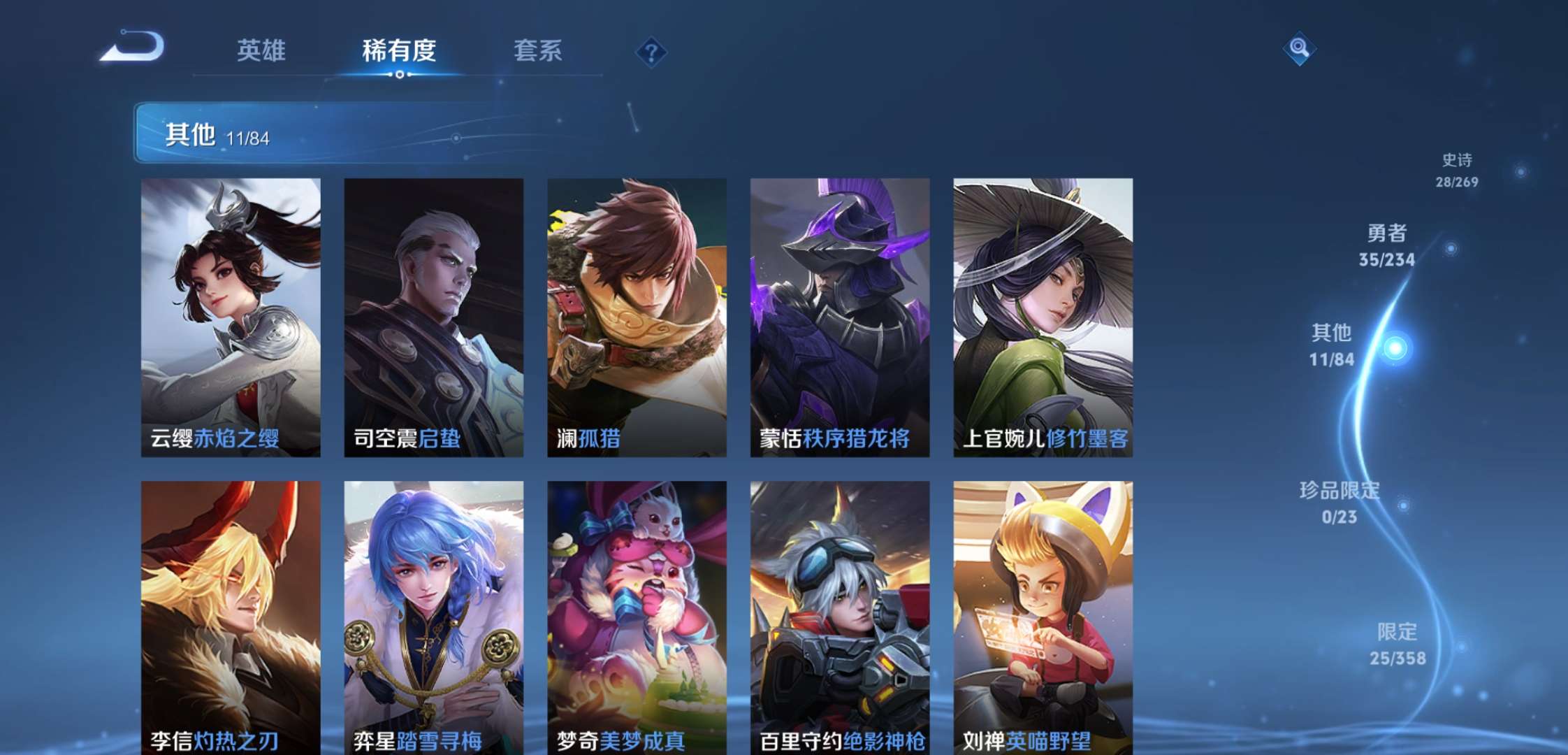Image resolution: width=1568 pixels, height=755 pixels.
Task: Open the 套系 tab
Action: [537, 50]
